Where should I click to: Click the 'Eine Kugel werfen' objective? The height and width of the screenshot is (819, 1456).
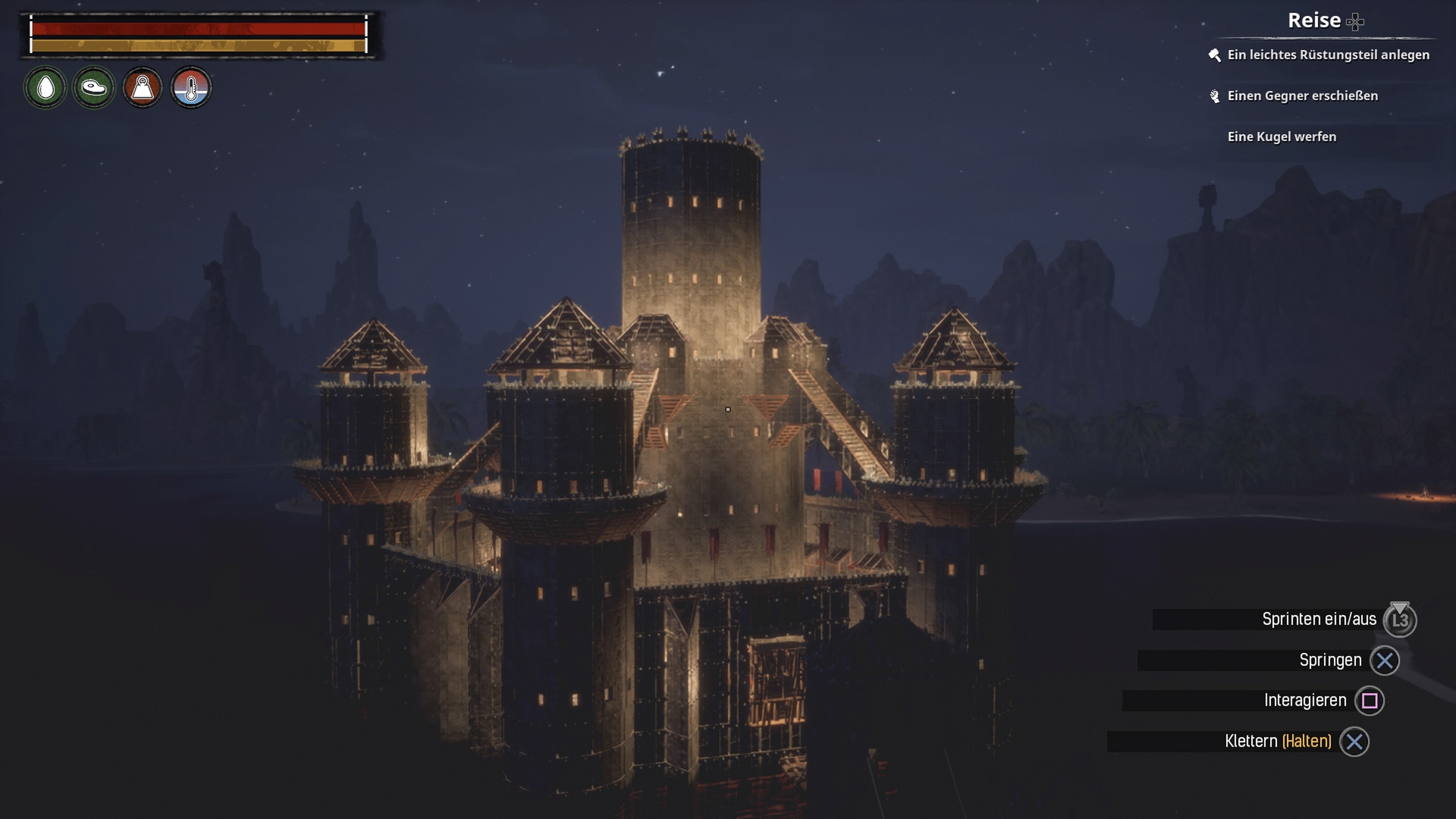(x=1282, y=136)
